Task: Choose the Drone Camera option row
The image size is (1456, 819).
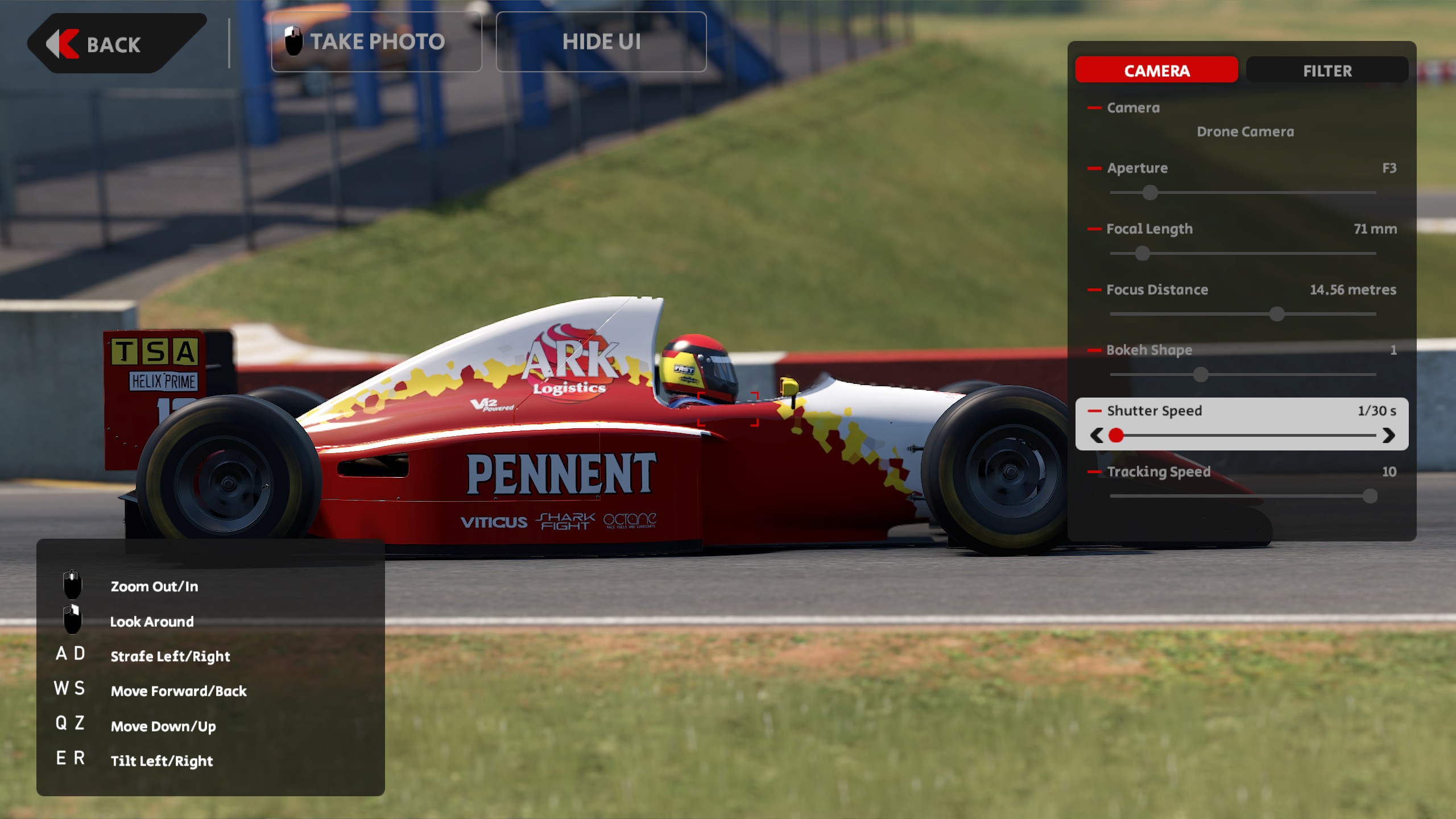Action: [1245, 132]
